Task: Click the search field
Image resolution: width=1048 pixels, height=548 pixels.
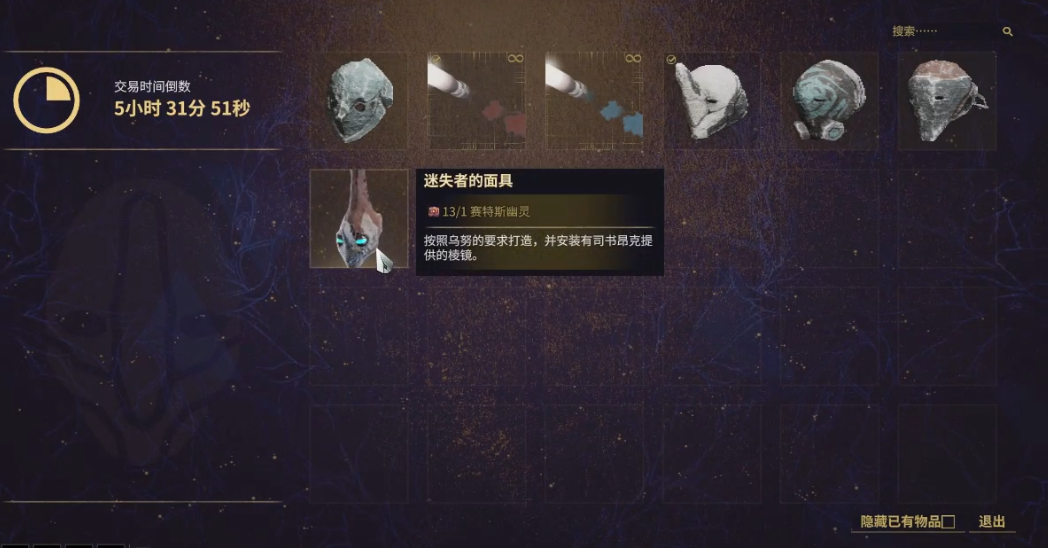Action: coord(945,32)
